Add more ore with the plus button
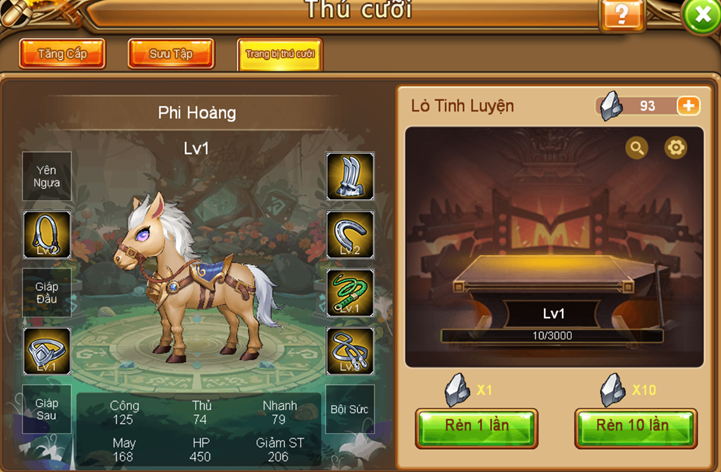 tap(688, 106)
